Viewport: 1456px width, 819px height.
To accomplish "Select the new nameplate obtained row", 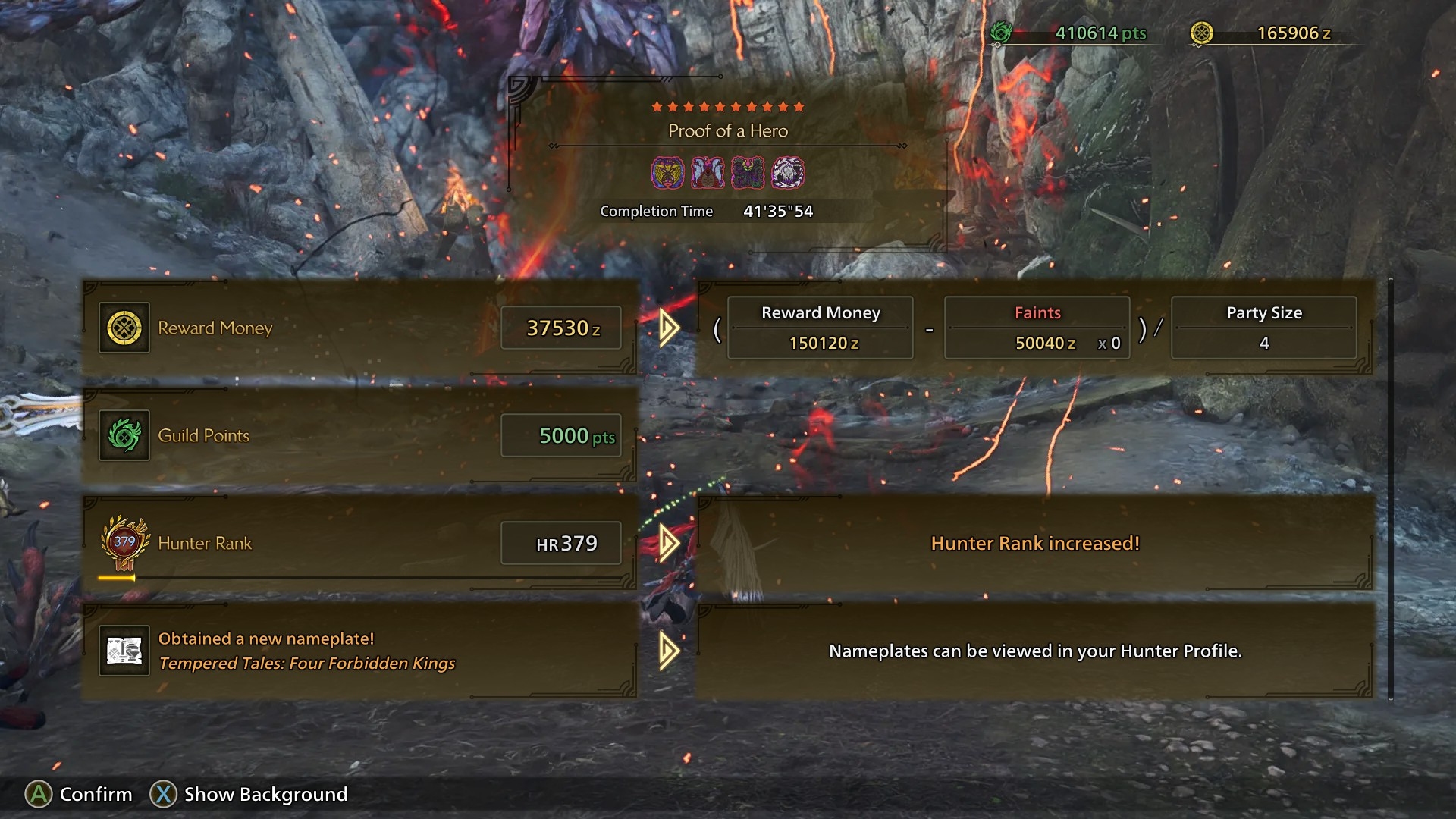I will [359, 651].
